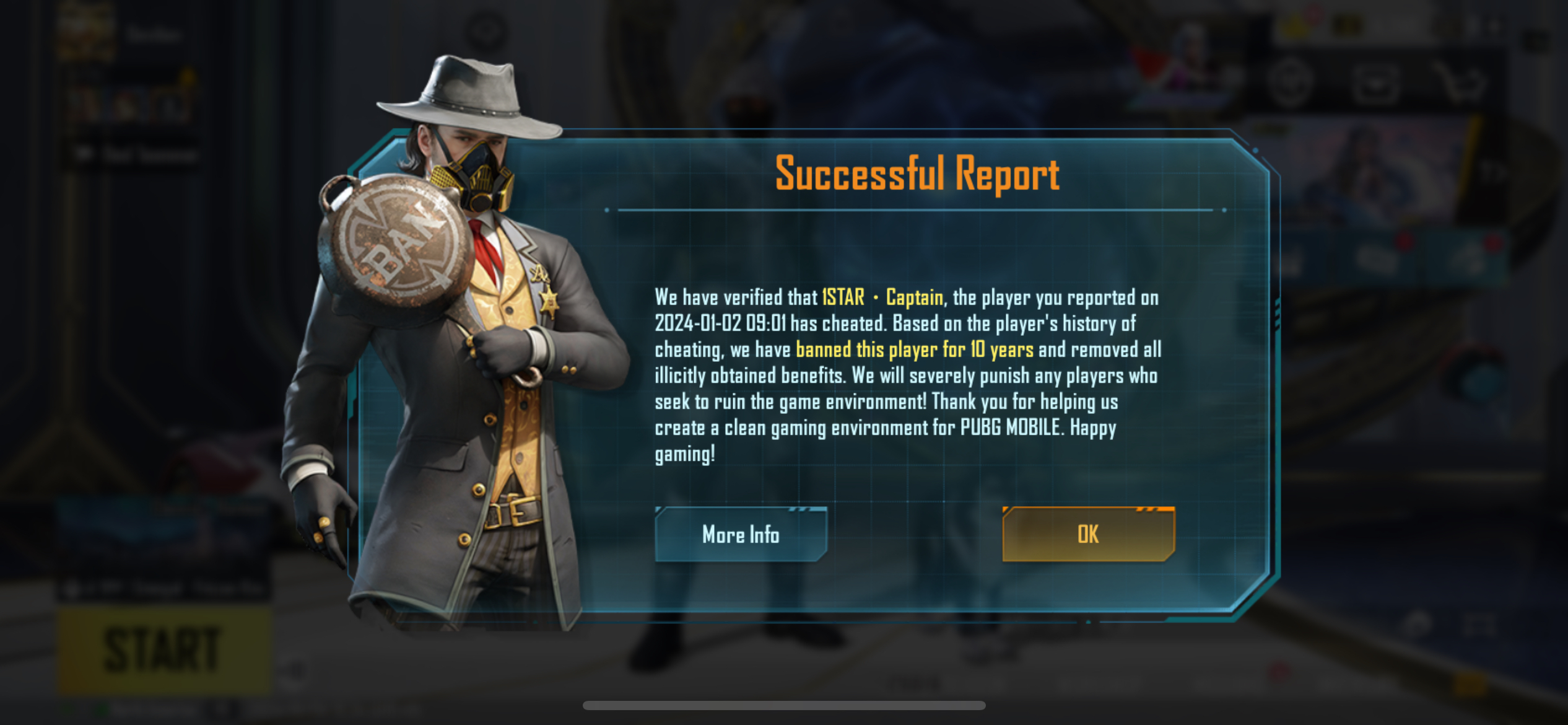Screen dimensions: 1568x725
Task: Open More Info about the ban
Action: click(741, 534)
